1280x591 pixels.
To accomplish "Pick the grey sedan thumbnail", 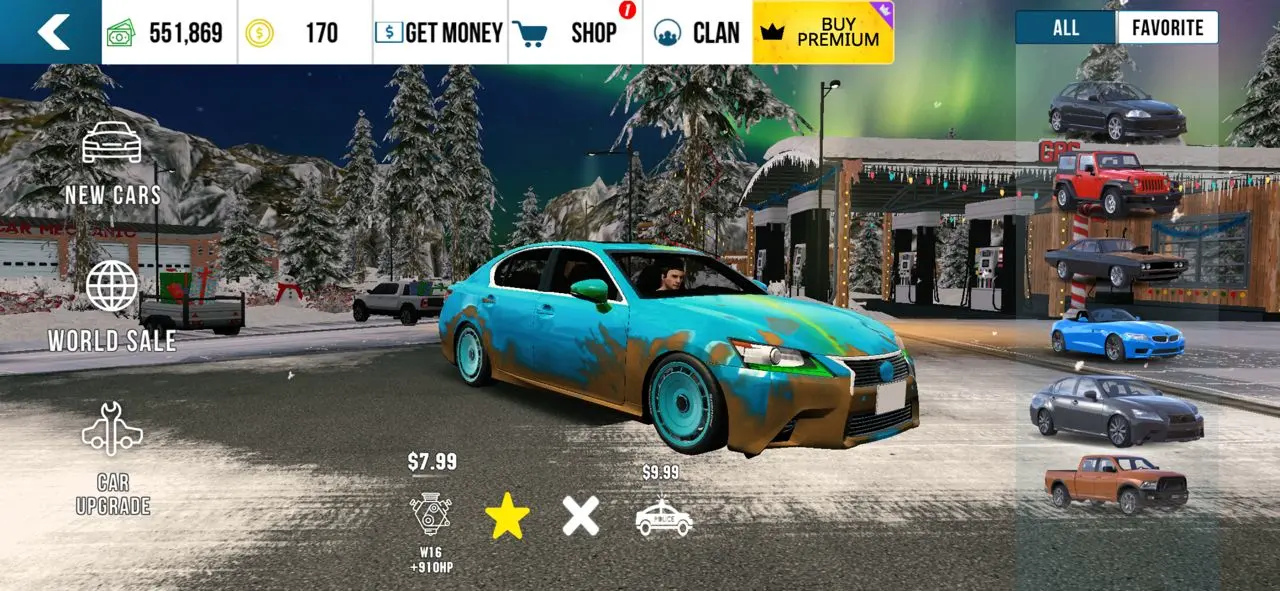I will [1116, 411].
